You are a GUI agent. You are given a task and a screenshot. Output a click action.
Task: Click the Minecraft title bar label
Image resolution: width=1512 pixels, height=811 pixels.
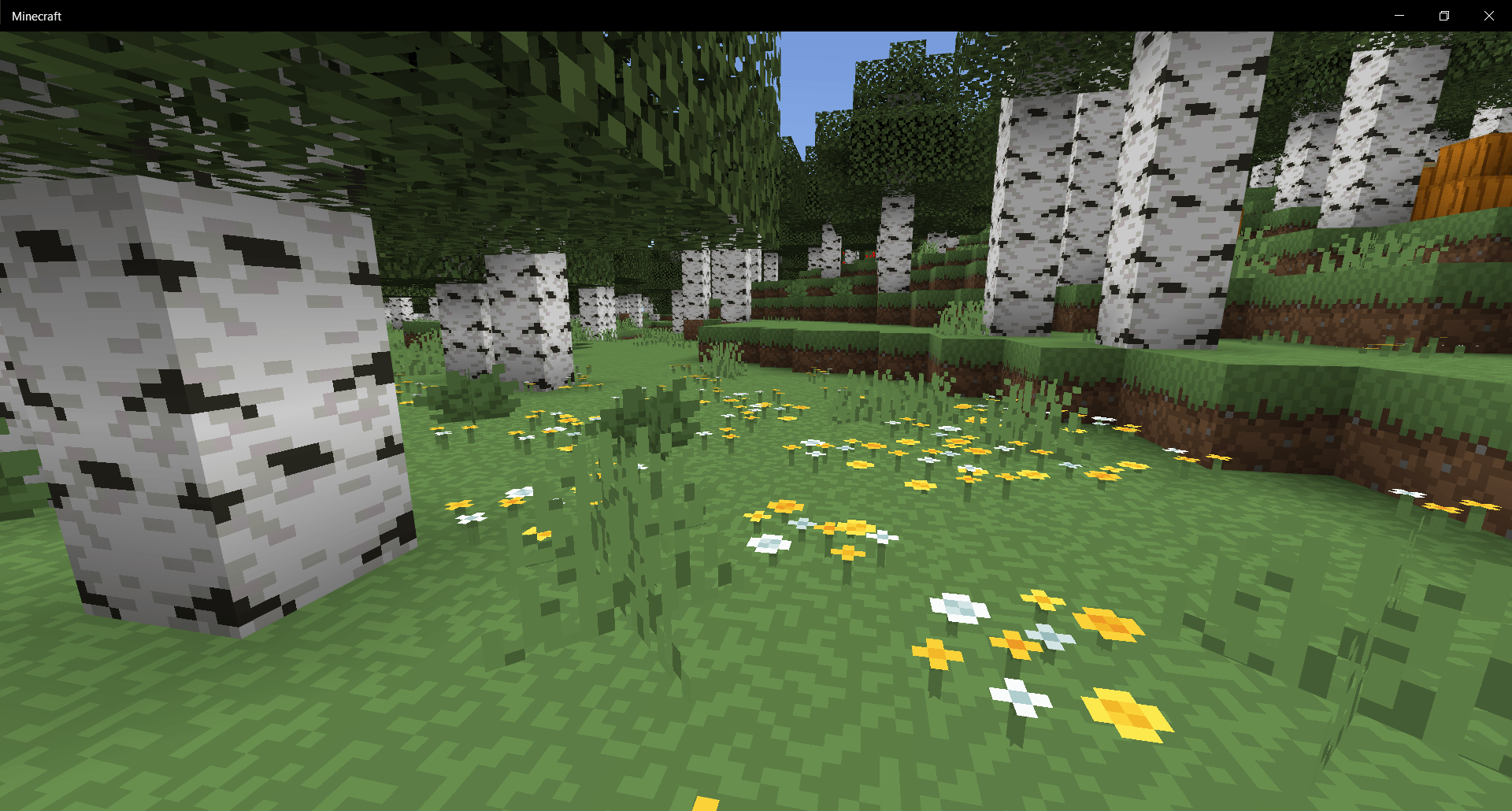point(36,15)
